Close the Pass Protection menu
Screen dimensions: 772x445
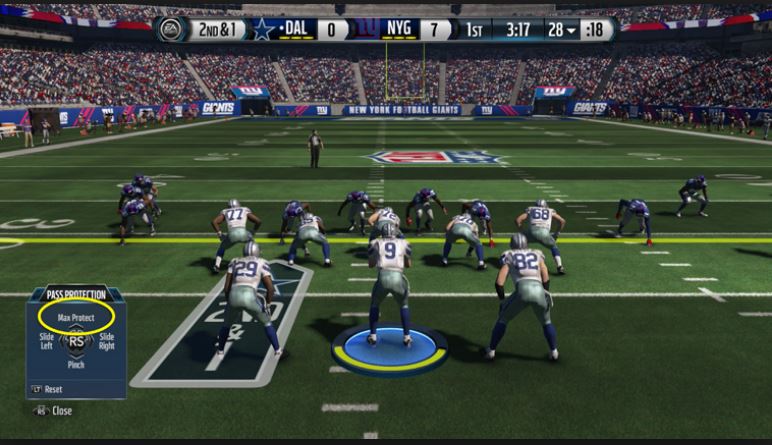[55, 410]
